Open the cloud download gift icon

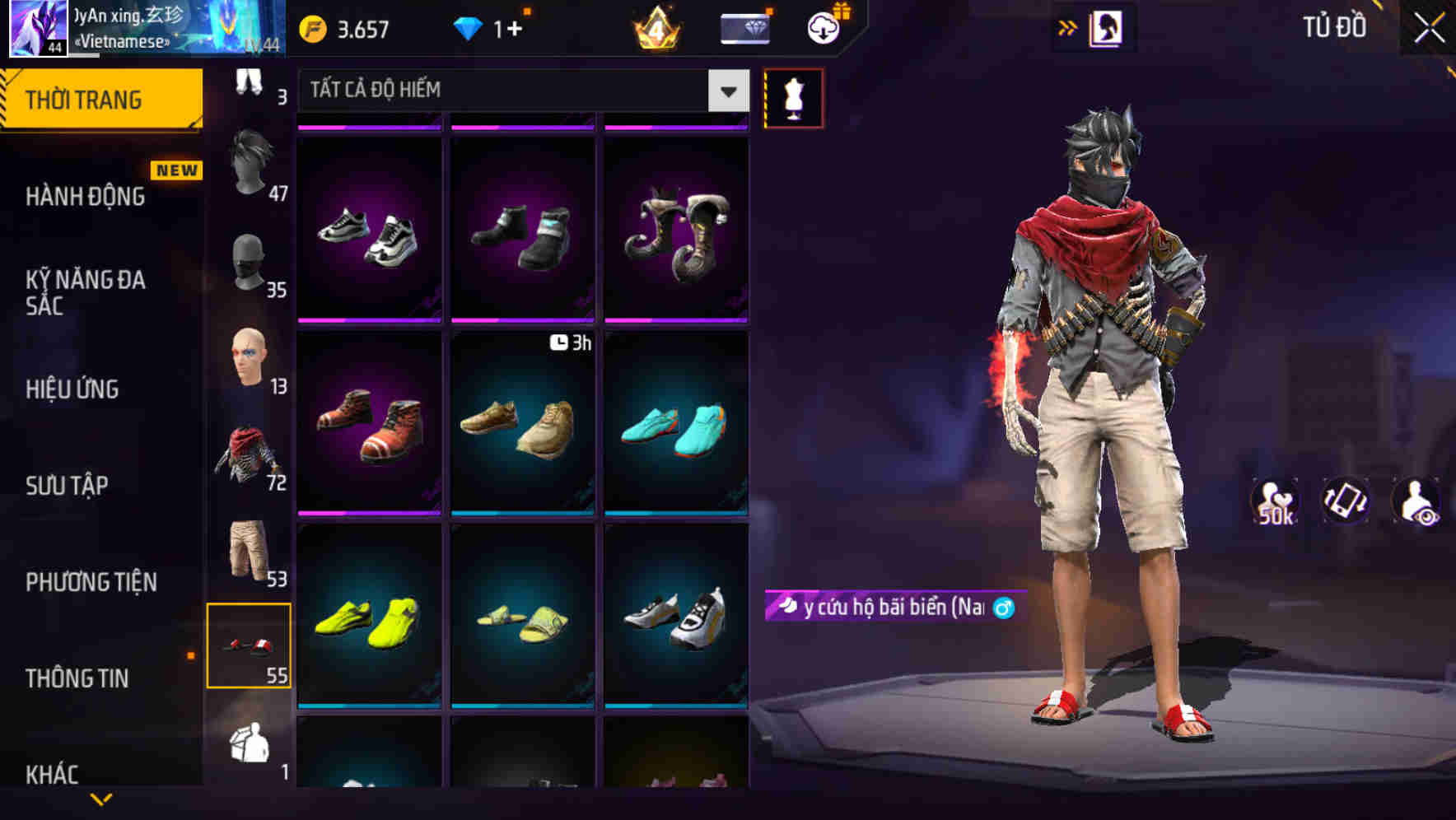coord(822,27)
